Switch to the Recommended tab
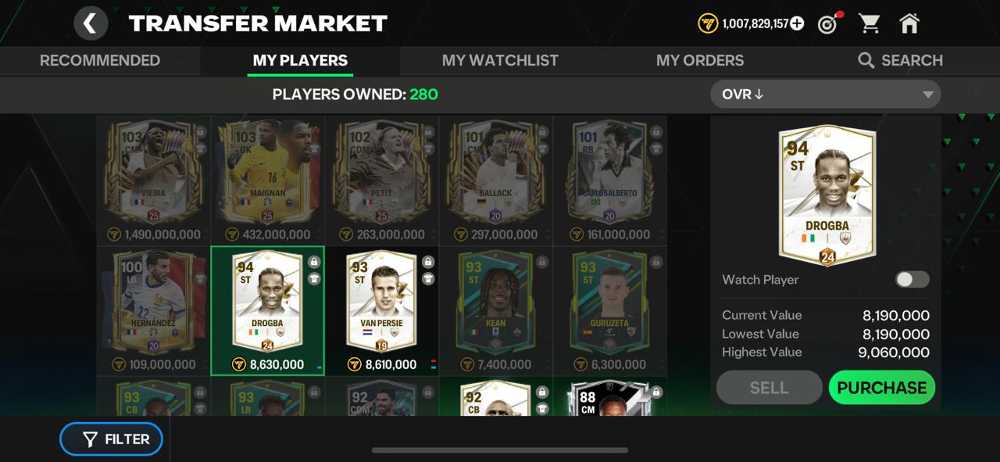 (100, 60)
